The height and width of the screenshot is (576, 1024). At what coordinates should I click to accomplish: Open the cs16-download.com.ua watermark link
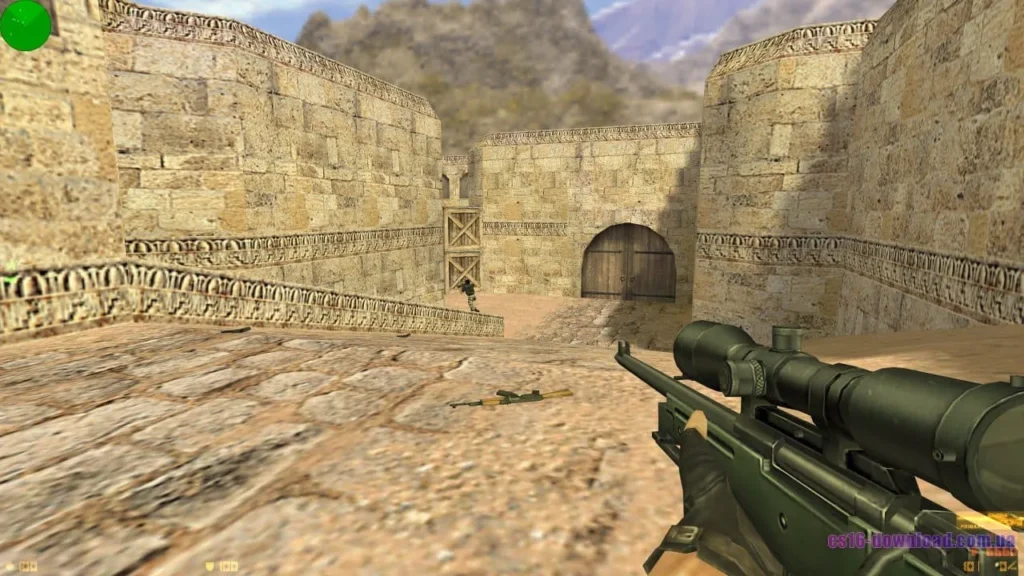tap(921, 541)
